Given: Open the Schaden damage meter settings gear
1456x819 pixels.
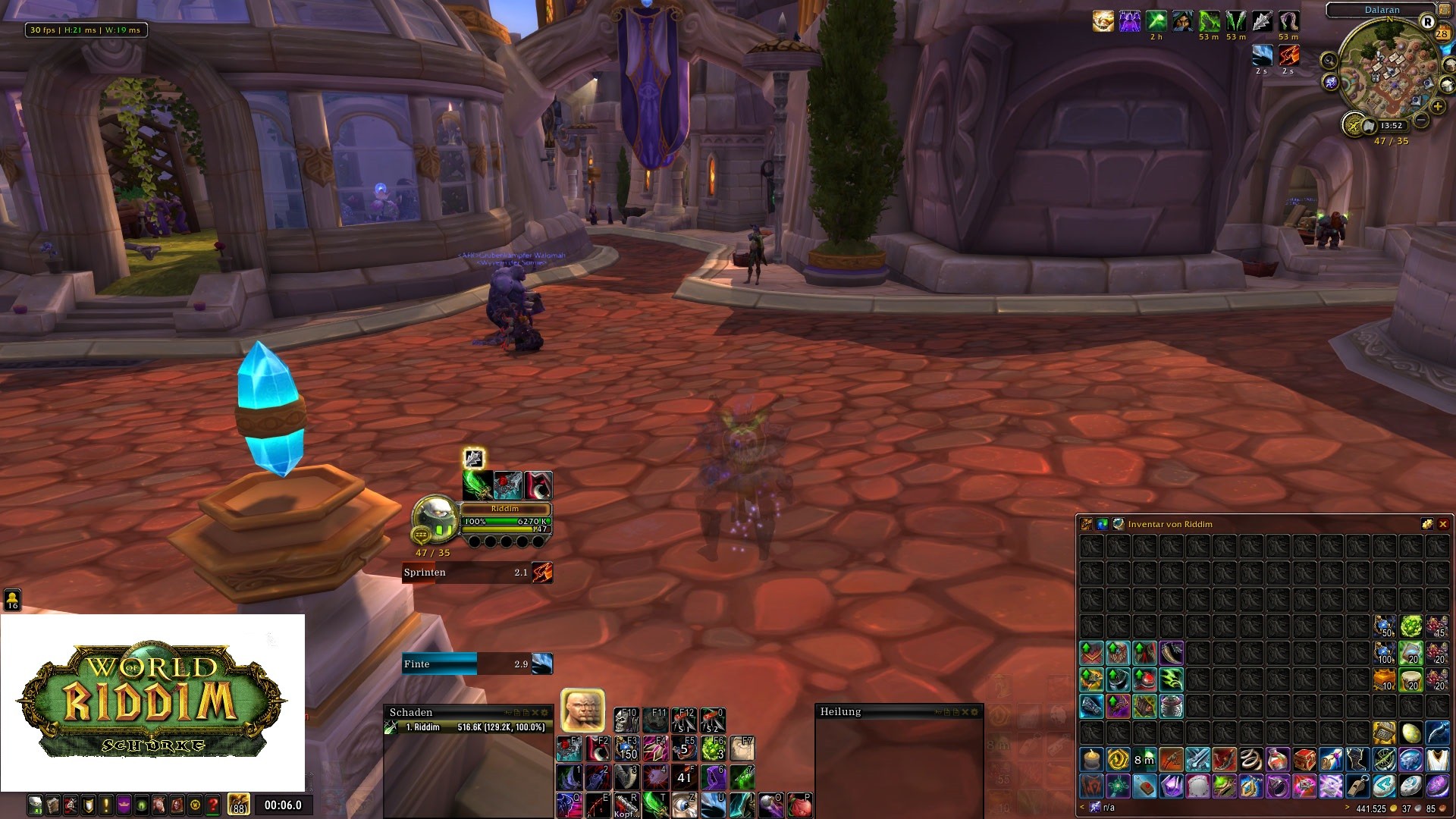Looking at the screenshot, I should [x=544, y=713].
